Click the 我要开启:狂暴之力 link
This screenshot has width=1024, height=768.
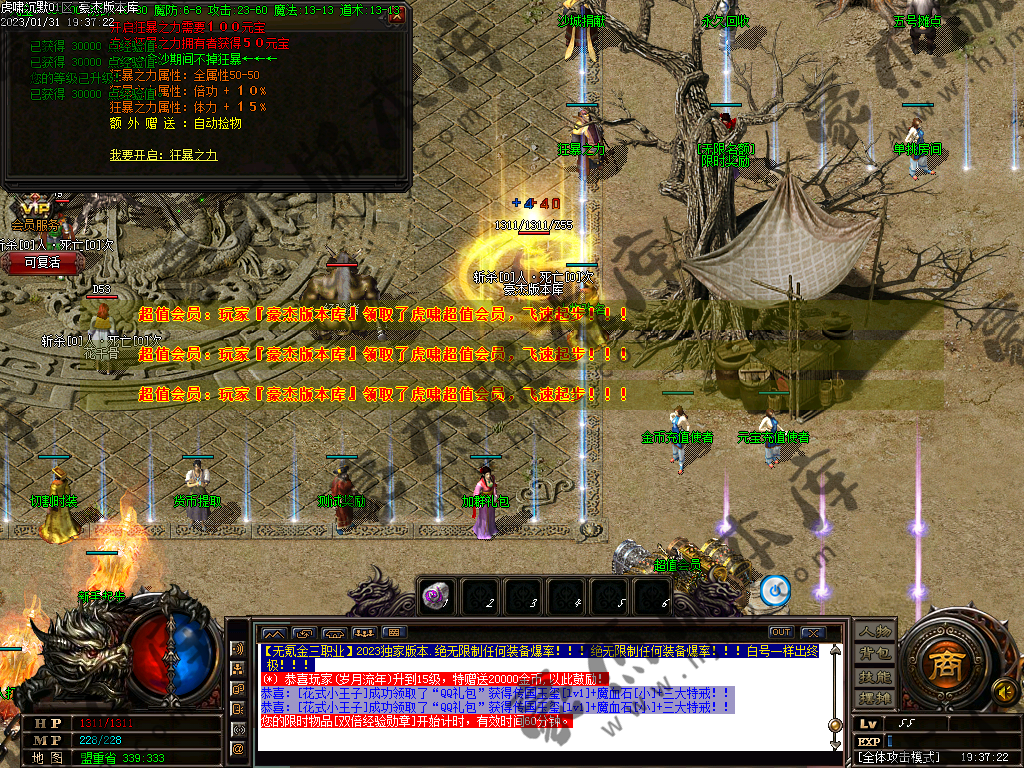click(163, 155)
